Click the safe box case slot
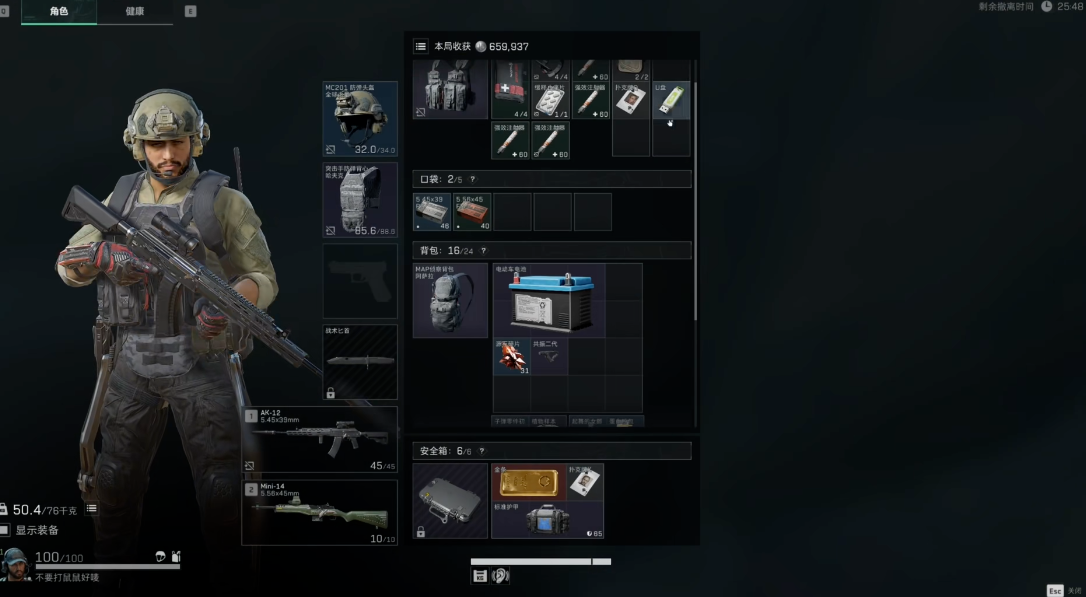The height and width of the screenshot is (597, 1086). pyautogui.click(x=450, y=500)
